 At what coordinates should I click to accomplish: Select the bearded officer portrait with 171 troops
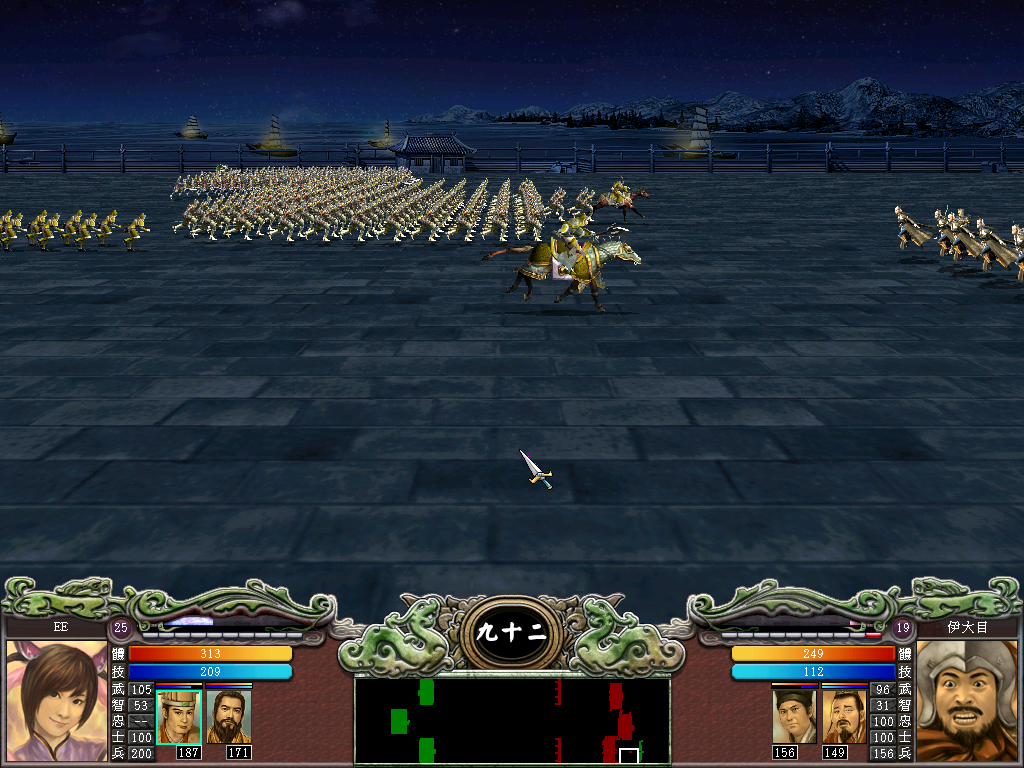[229, 716]
